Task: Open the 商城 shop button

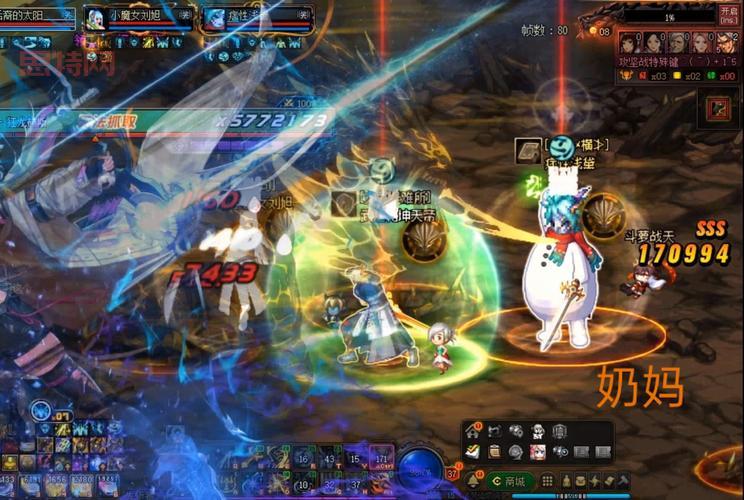Action: [x=510, y=481]
